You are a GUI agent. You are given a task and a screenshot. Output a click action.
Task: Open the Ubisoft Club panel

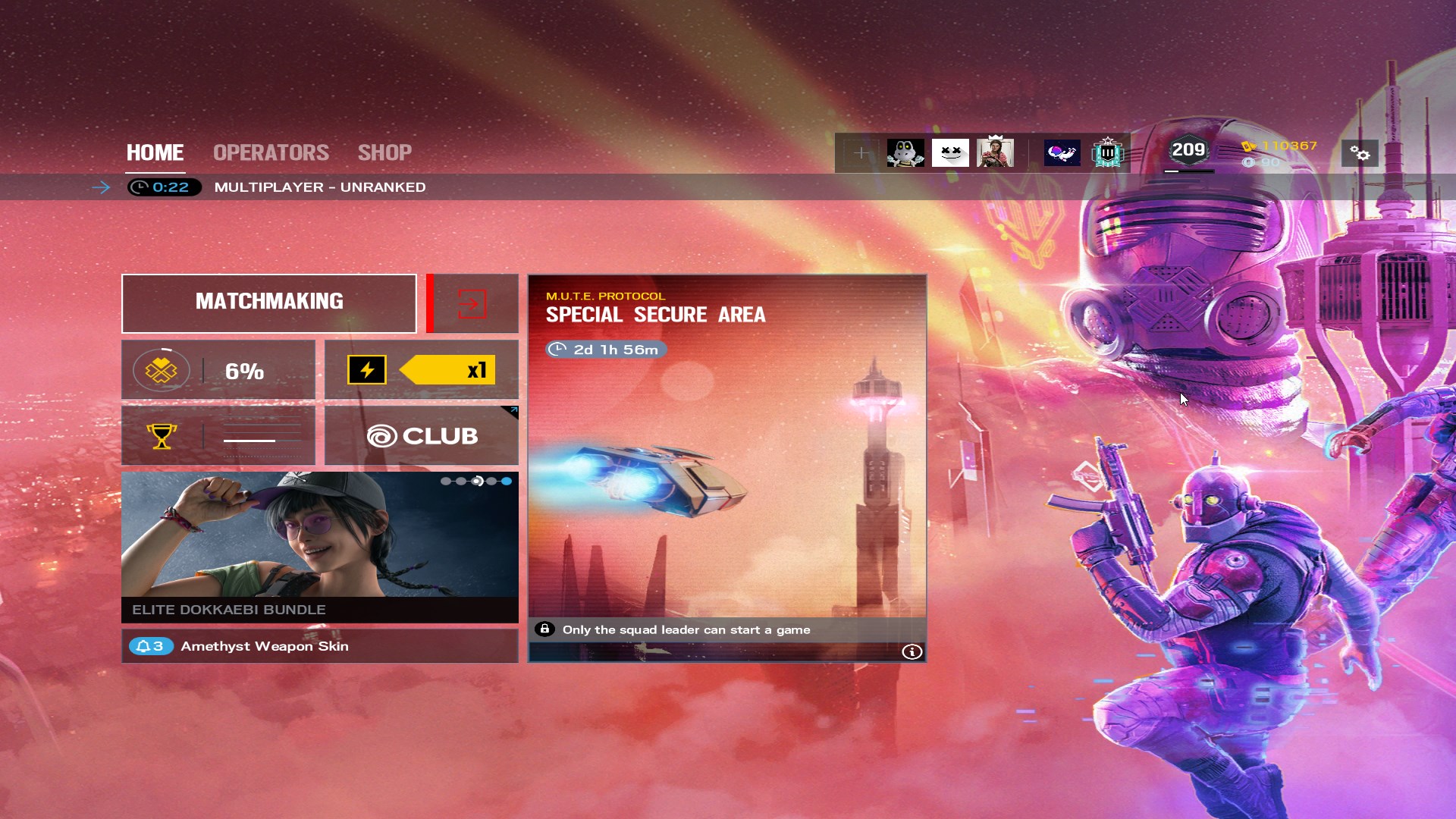coord(422,435)
